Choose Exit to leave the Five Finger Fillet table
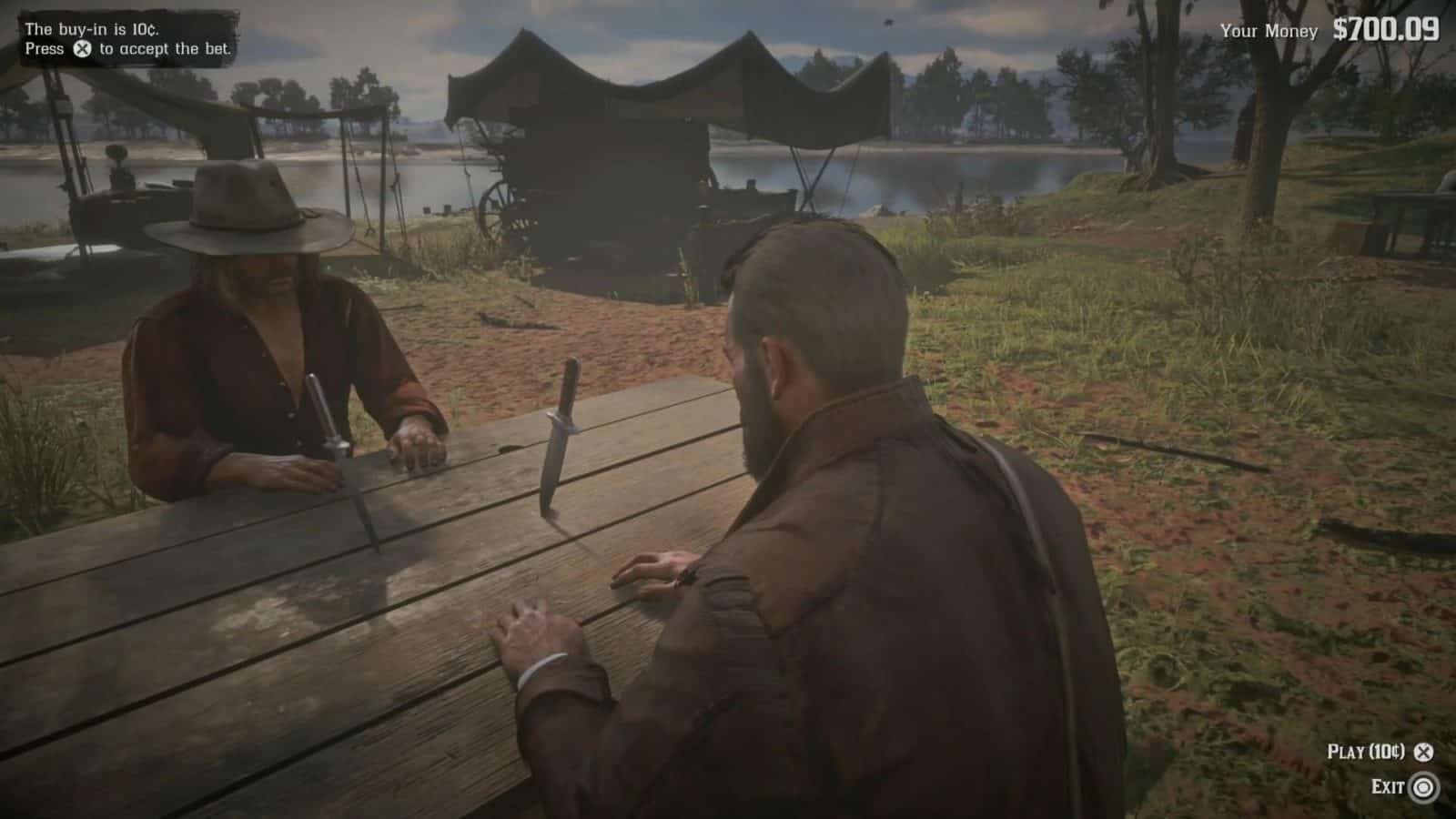Screen dimensions: 1456x819 tap(1388, 784)
